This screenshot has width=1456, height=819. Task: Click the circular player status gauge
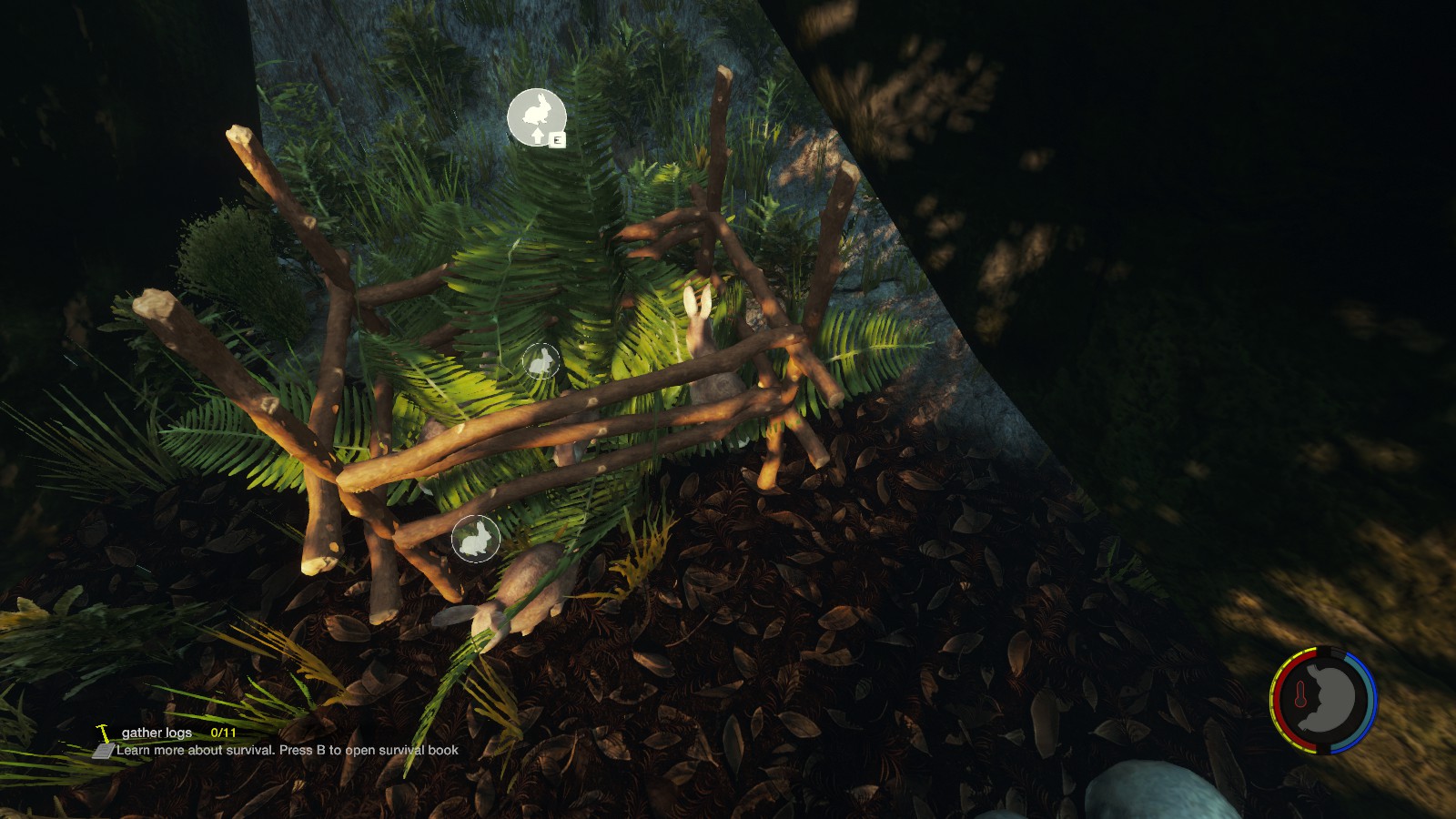(1323, 700)
